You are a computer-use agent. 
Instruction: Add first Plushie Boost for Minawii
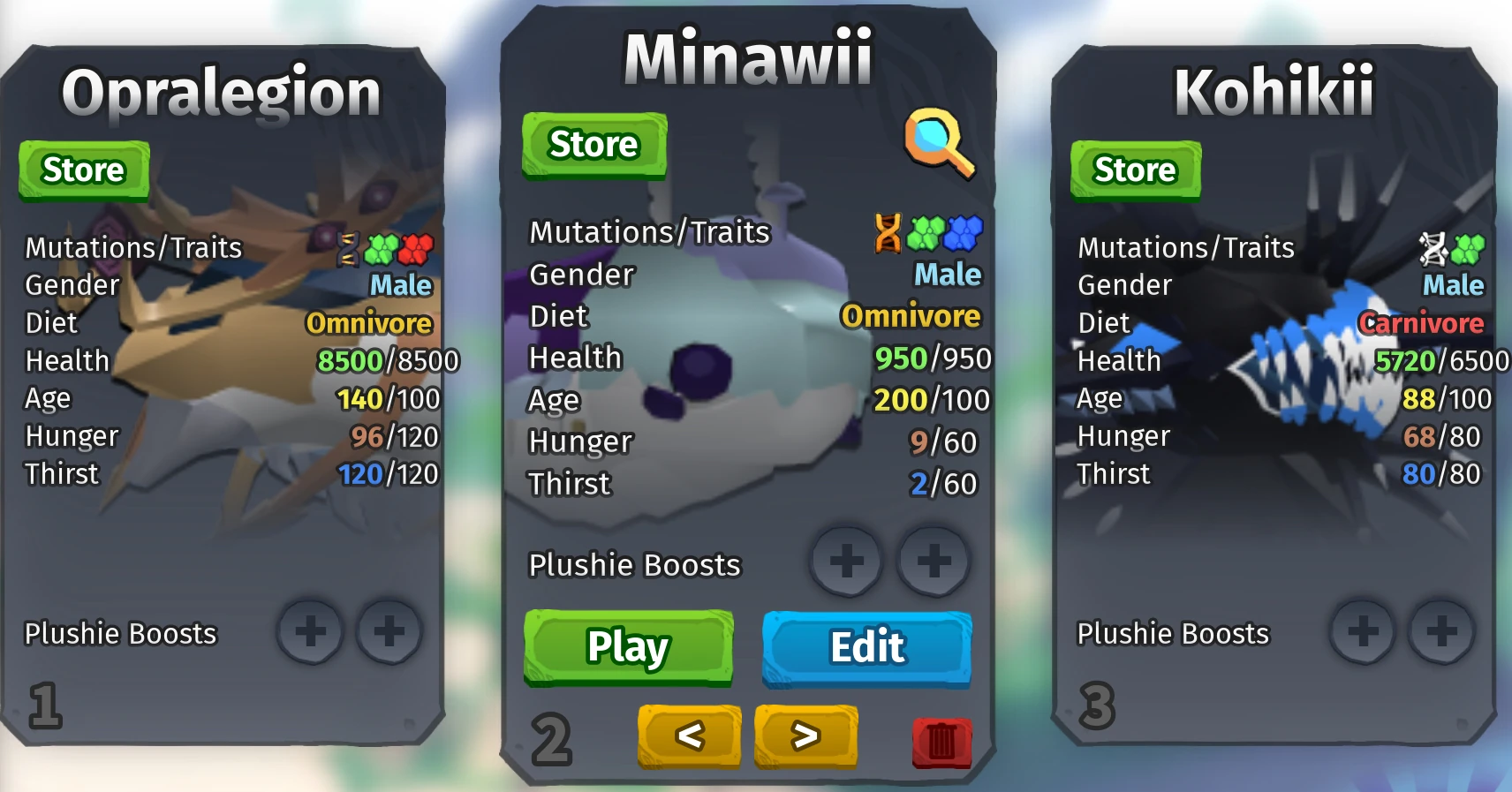pos(845,562)
